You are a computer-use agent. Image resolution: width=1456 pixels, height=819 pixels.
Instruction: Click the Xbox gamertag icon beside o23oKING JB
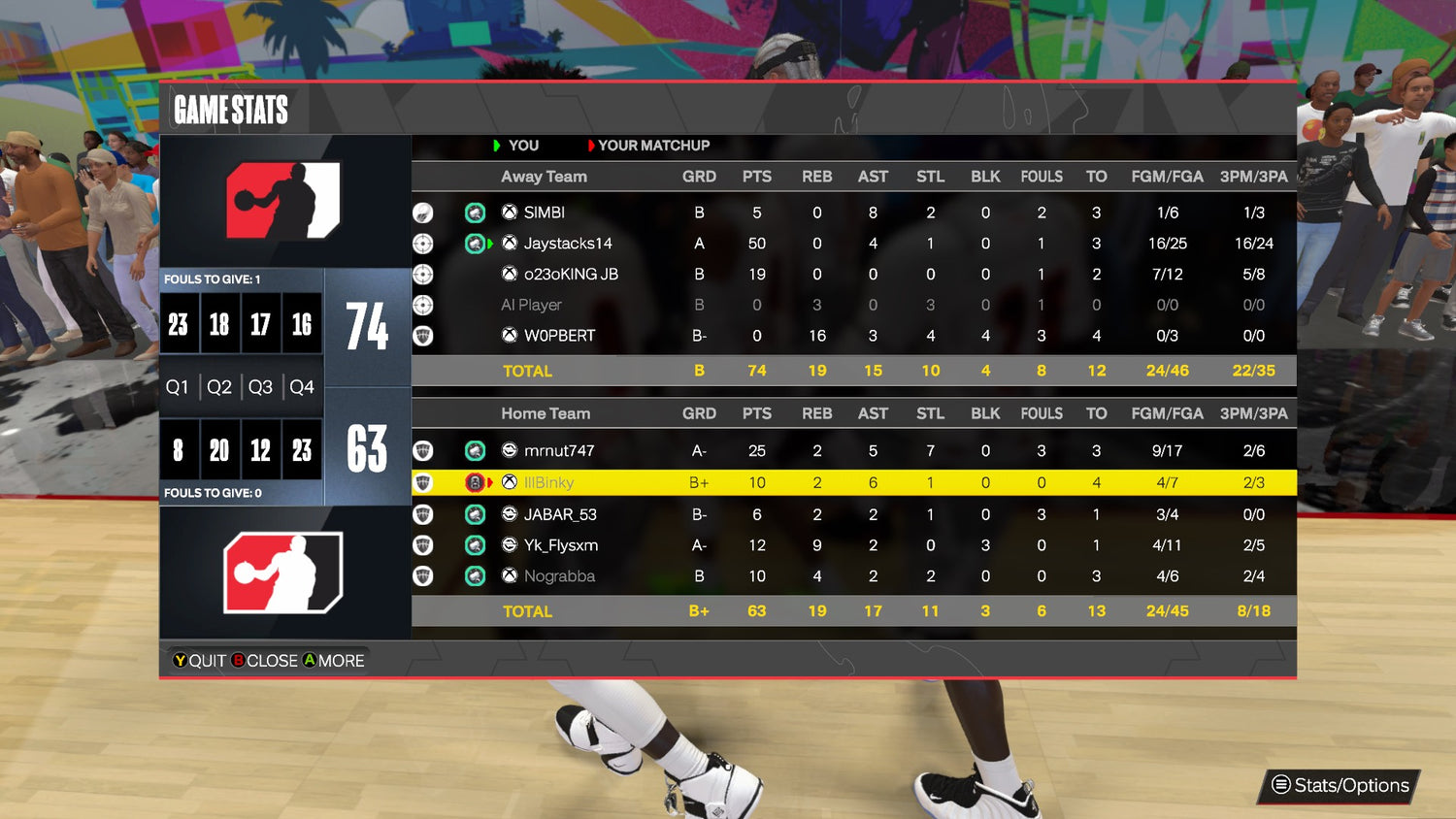pyautogui.click(x=509, y=274)
